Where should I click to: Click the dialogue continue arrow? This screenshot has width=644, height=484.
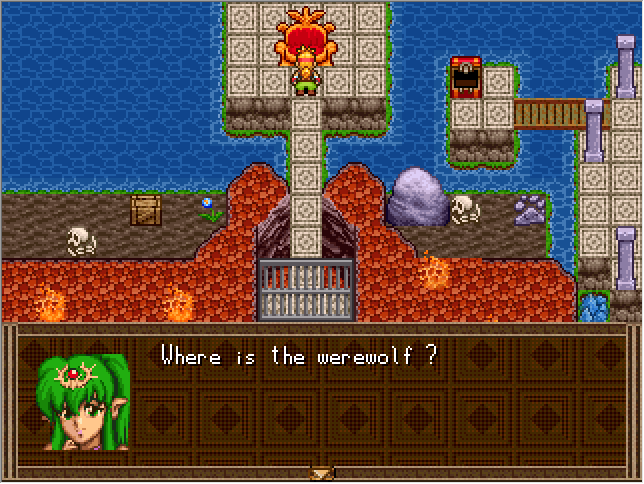coord(322,473)
